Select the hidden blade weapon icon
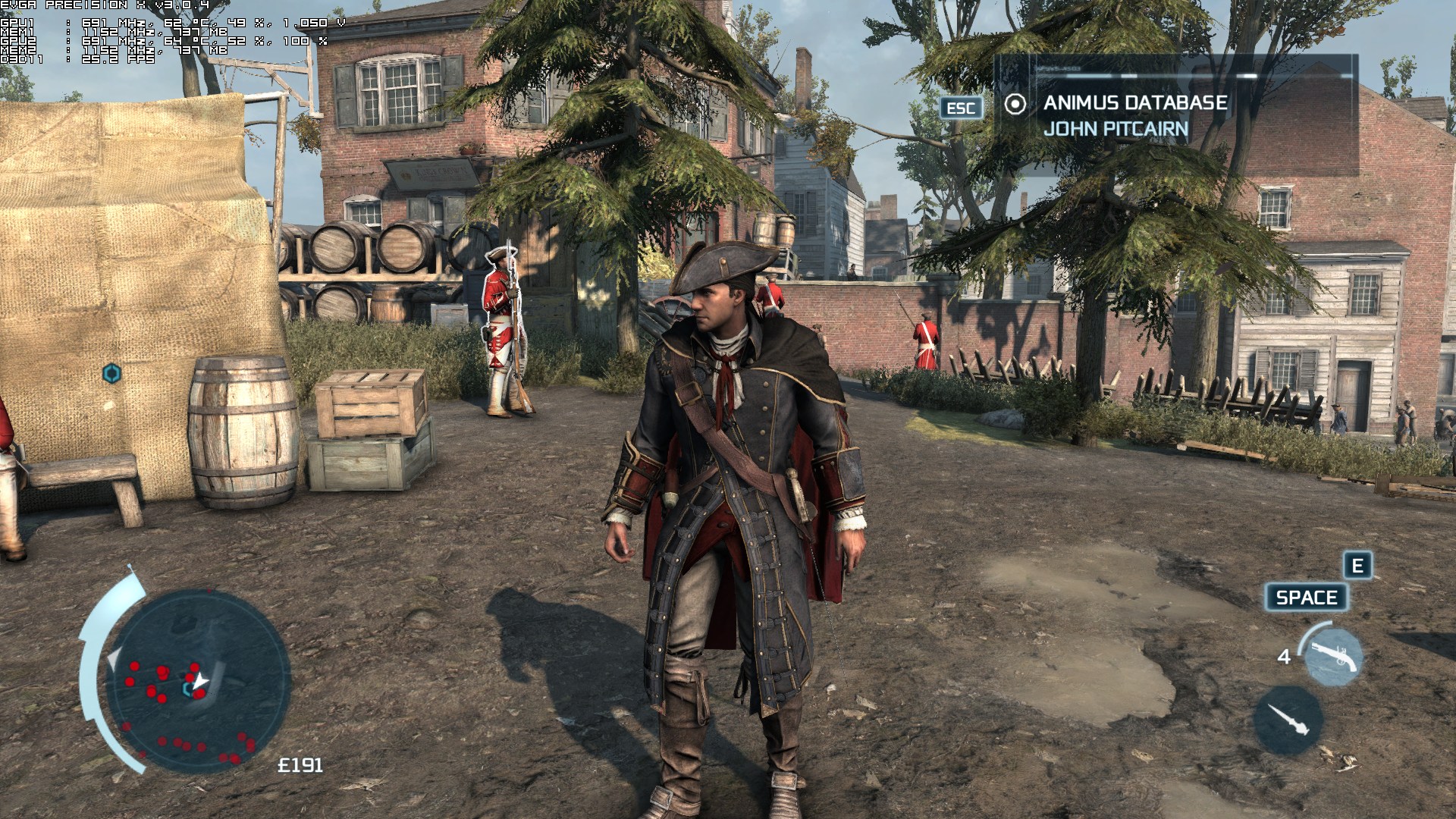1456x819 pixels. pyautogui.click(x=1288, y=720)
